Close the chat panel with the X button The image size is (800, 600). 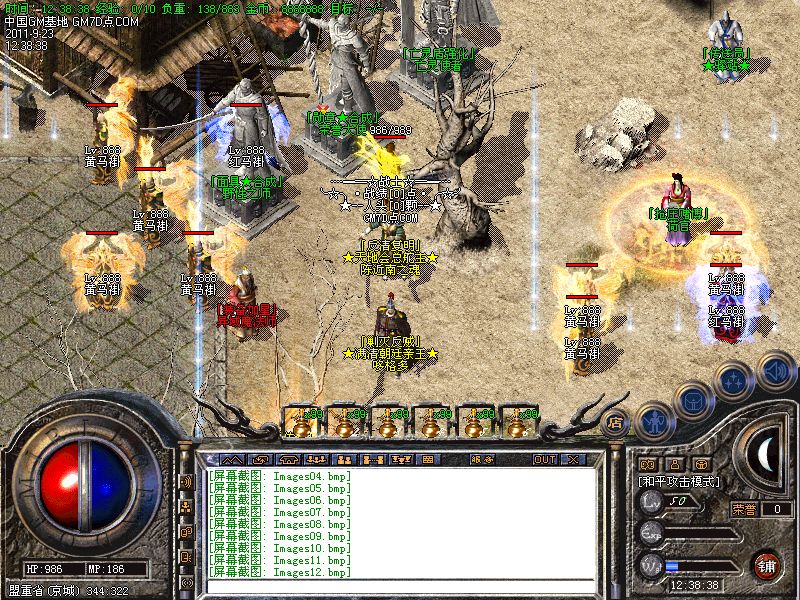pos(574,459)
